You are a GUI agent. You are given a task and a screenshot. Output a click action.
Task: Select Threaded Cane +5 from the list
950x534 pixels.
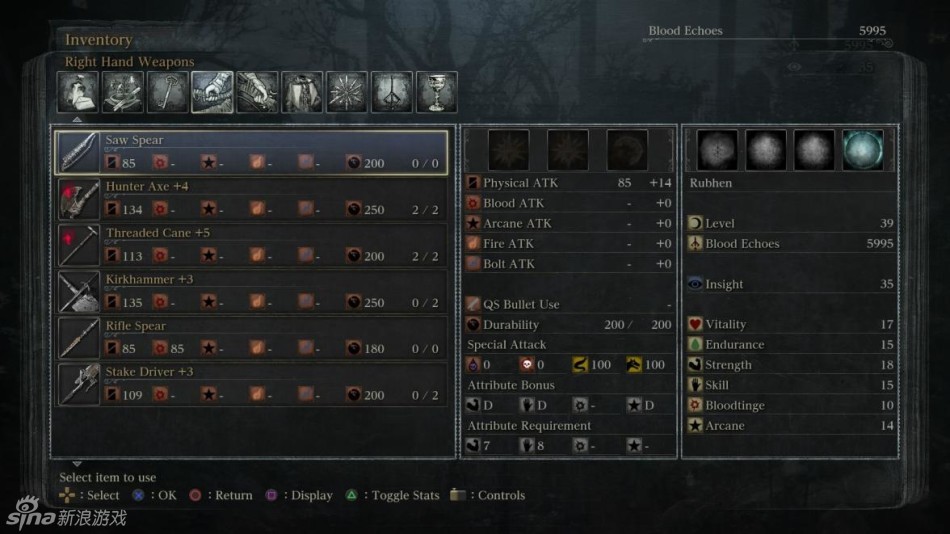[251, 245]
